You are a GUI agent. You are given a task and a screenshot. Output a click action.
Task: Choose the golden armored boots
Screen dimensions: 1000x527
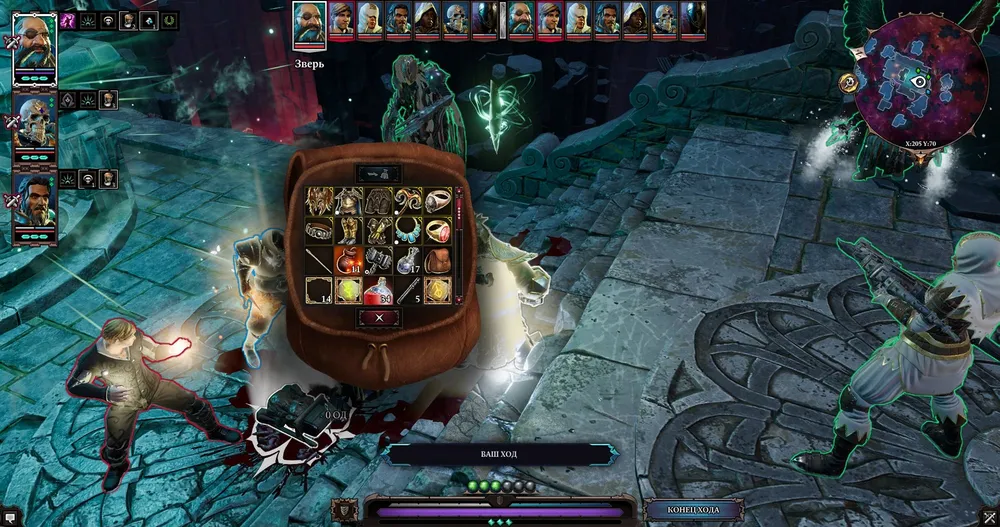pos(348,230)
